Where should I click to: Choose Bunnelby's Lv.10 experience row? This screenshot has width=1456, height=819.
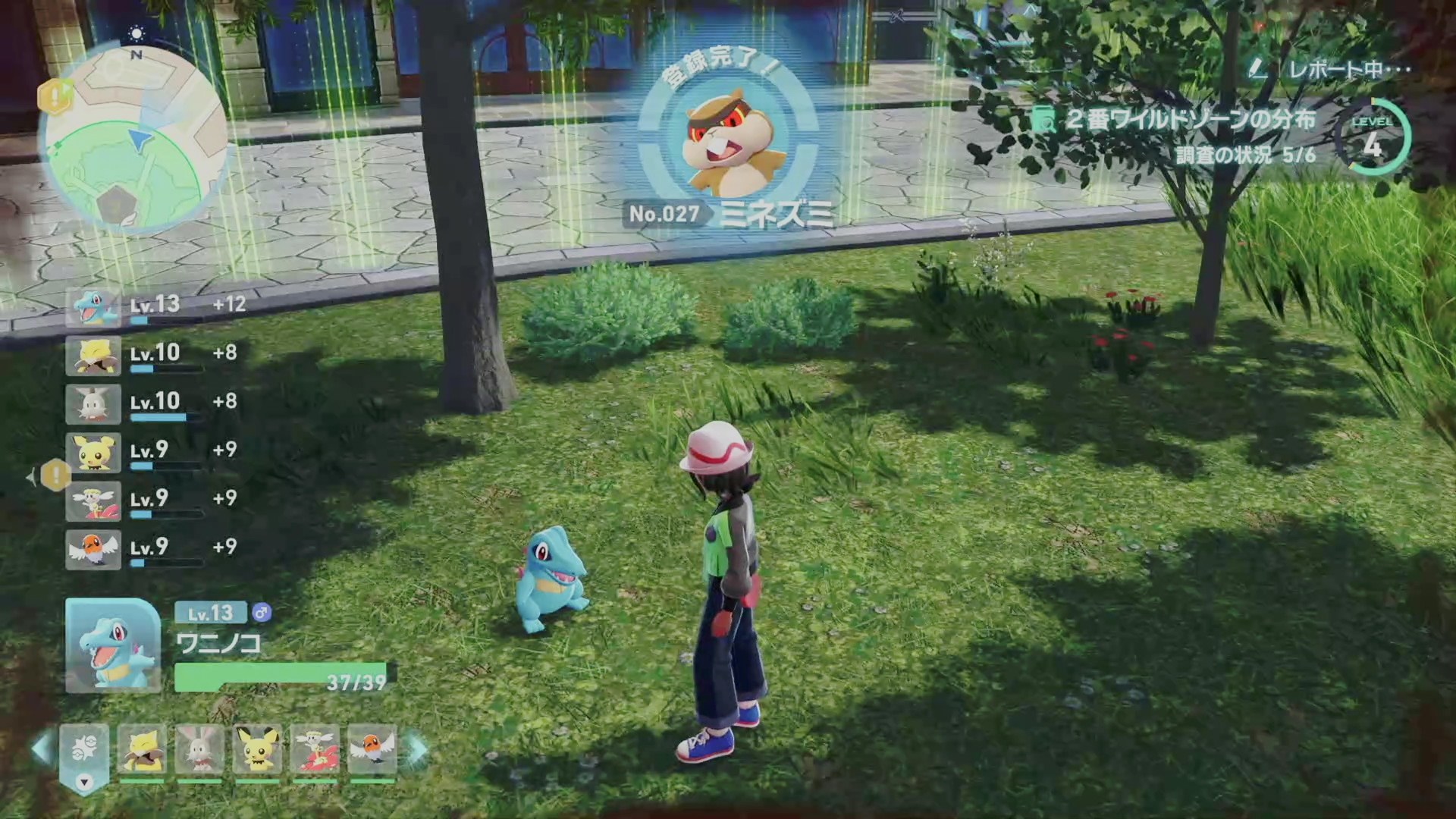tap(155, 403)
